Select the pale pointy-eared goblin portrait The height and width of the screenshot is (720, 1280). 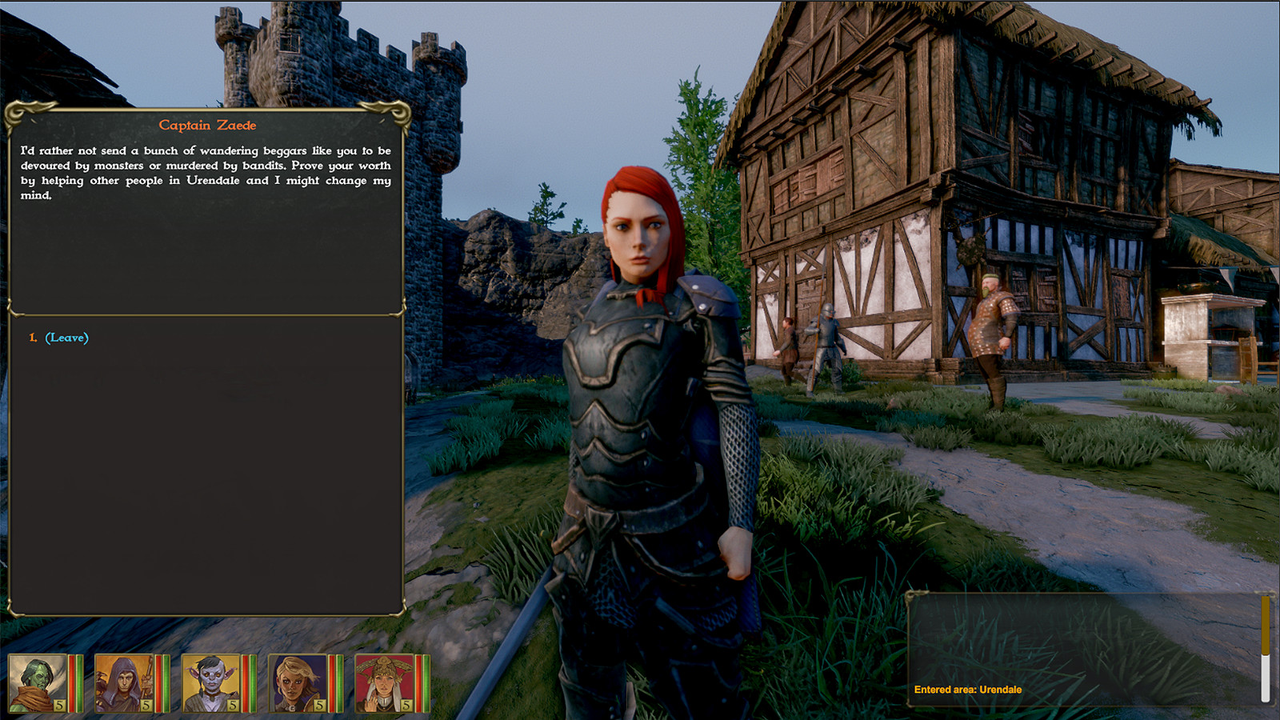click(x=211, y=683)
